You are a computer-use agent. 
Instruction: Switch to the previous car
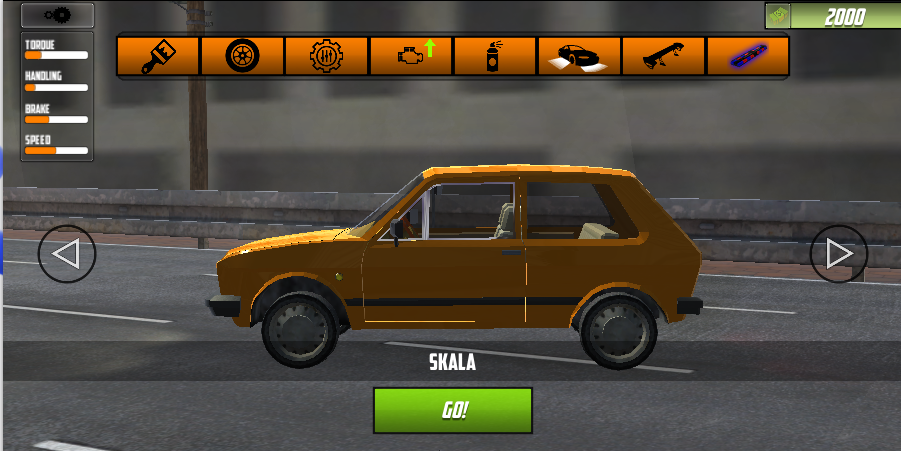(x=67, y=254)
